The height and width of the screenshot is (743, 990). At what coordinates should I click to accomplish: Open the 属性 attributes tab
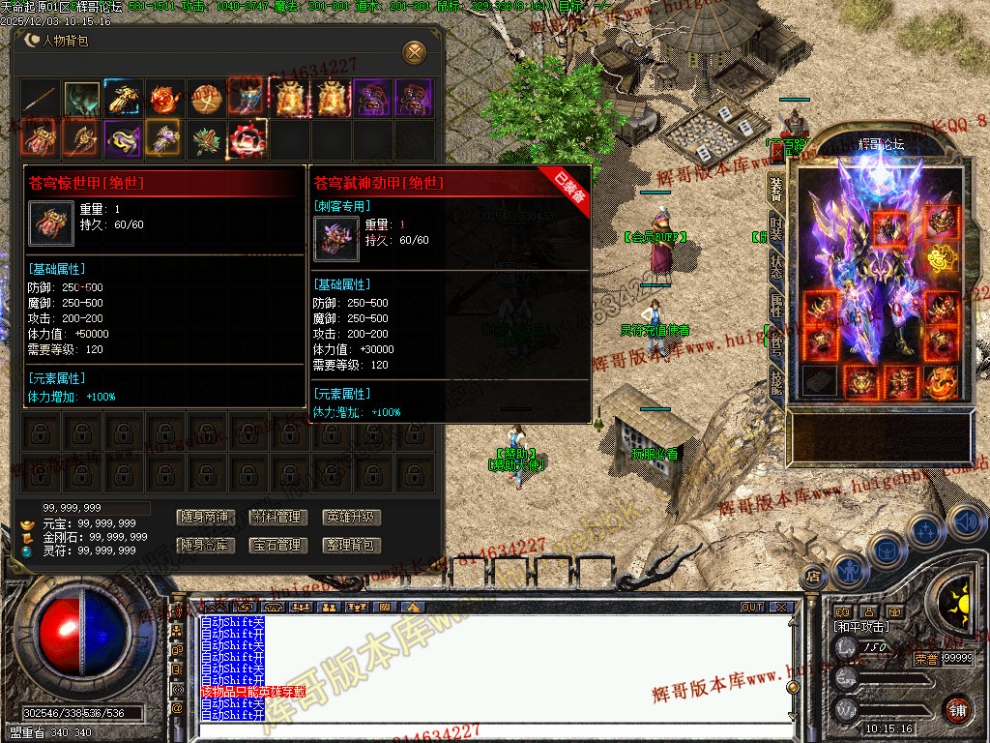(776, 303)
